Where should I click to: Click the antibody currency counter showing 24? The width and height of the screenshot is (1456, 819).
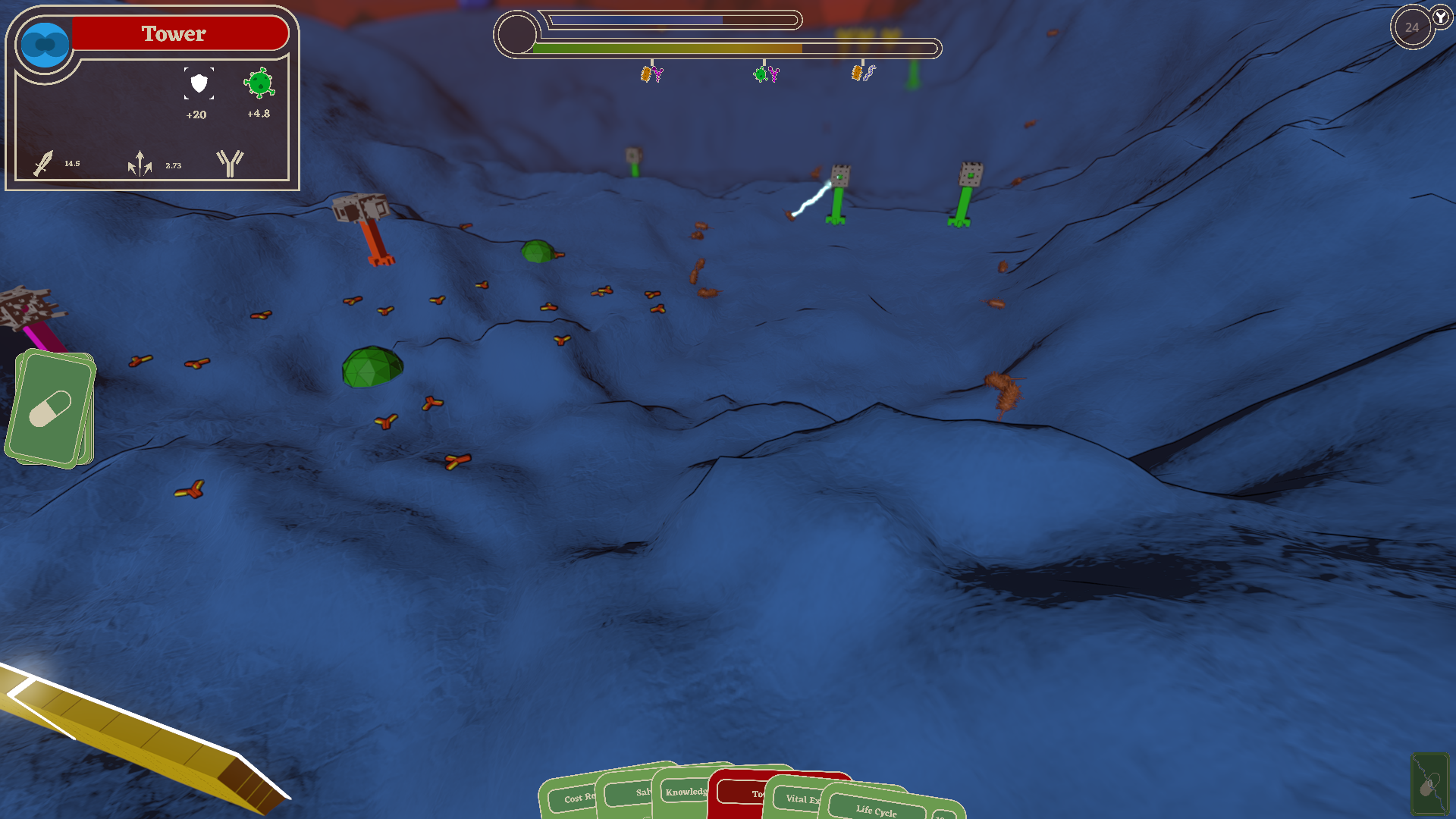(1412, 28)
